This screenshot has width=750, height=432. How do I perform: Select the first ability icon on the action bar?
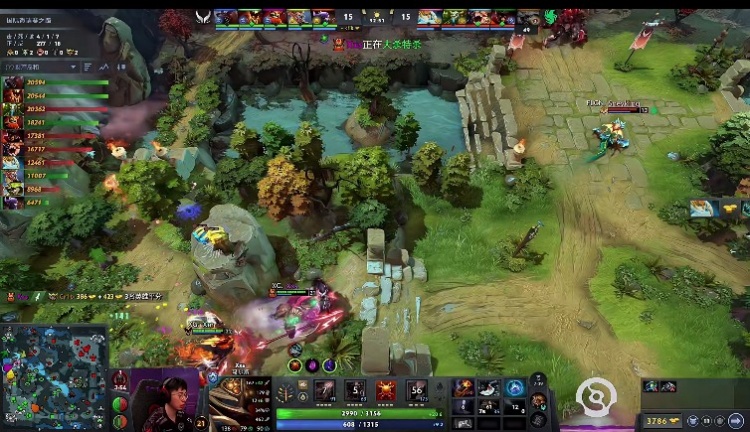click(325, 391)
